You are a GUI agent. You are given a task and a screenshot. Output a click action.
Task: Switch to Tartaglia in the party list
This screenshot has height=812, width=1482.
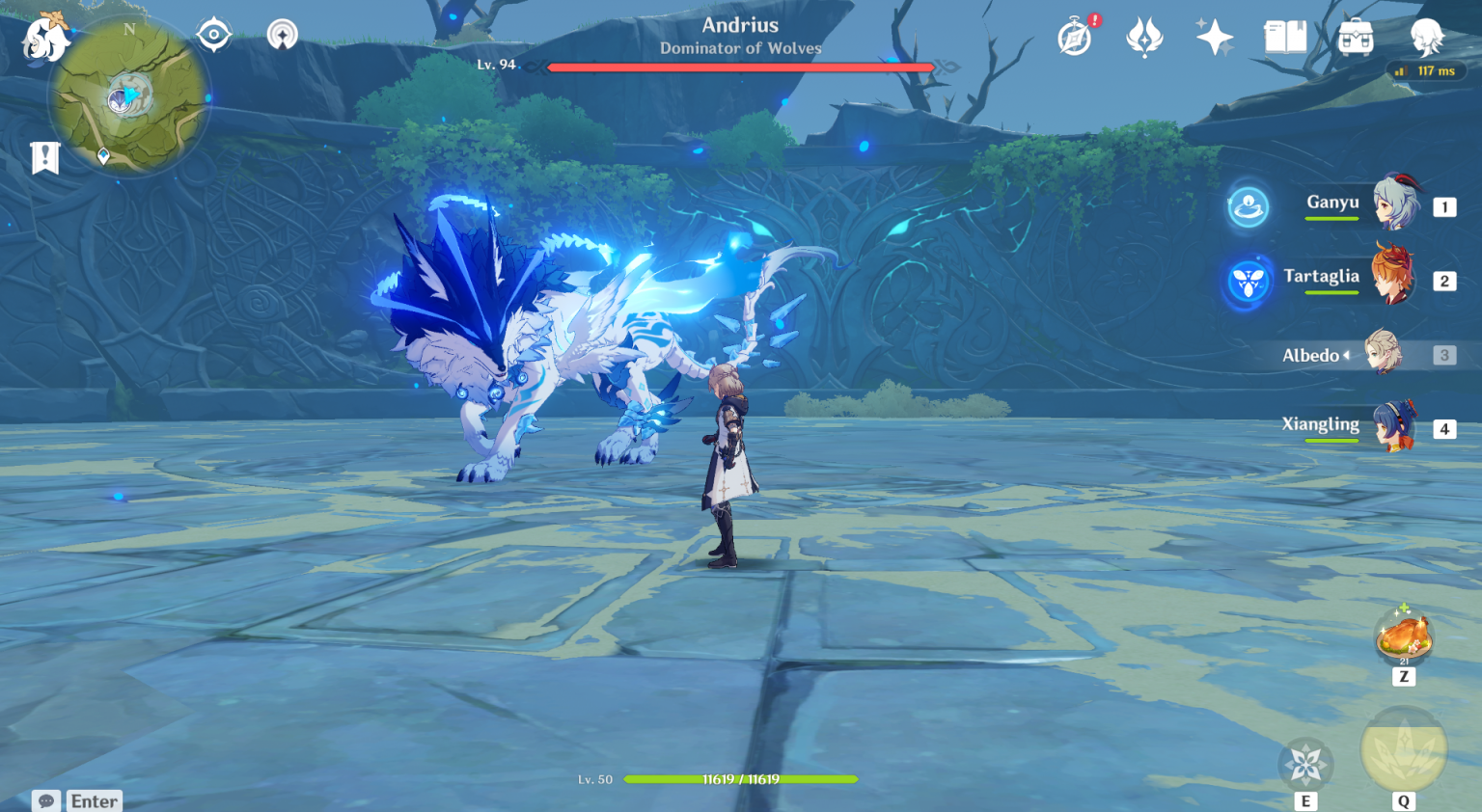1397,279
